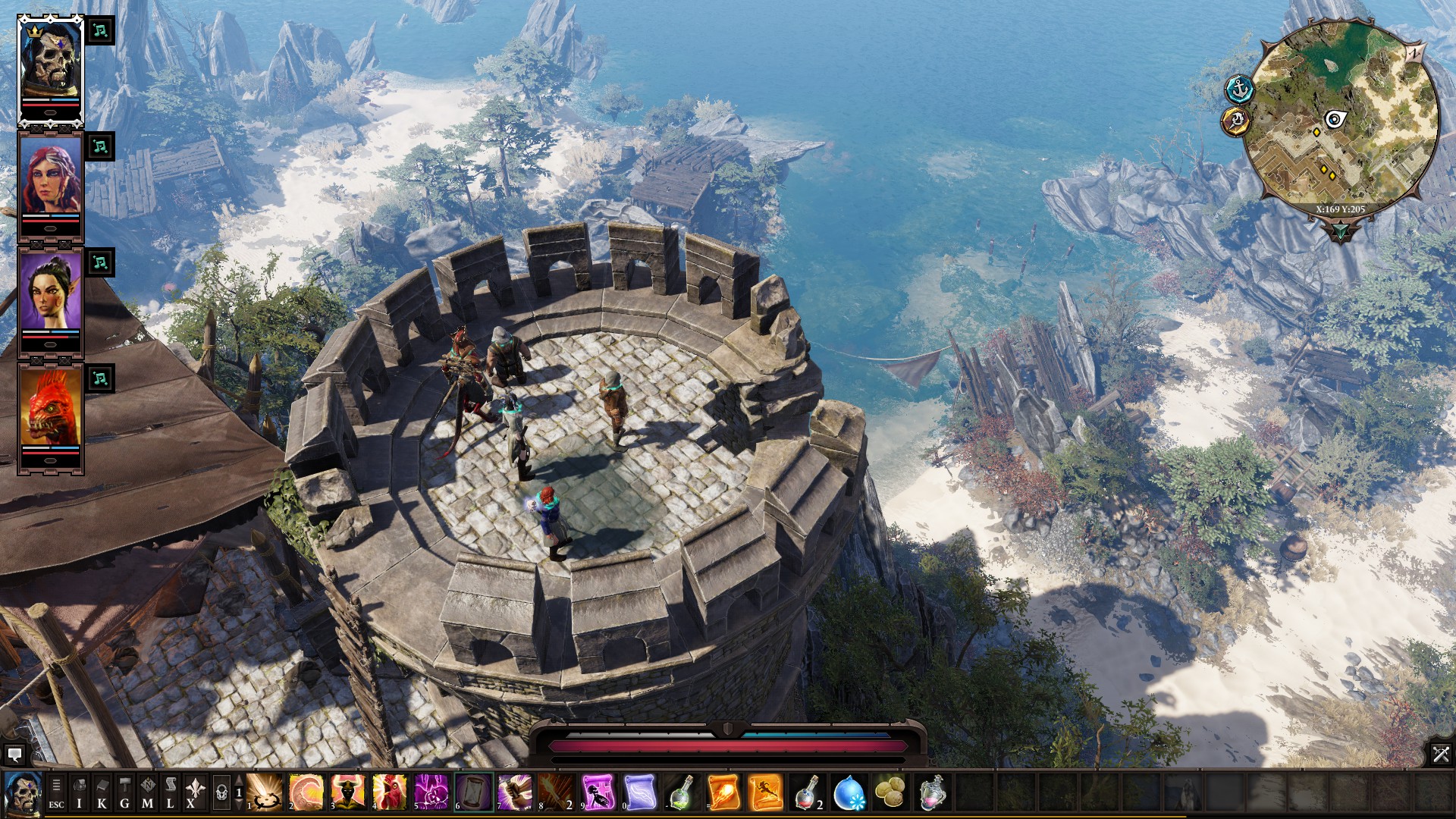Use the purple skull skill in slot 5
The image size is (1456, 819).
coord(431,792)
